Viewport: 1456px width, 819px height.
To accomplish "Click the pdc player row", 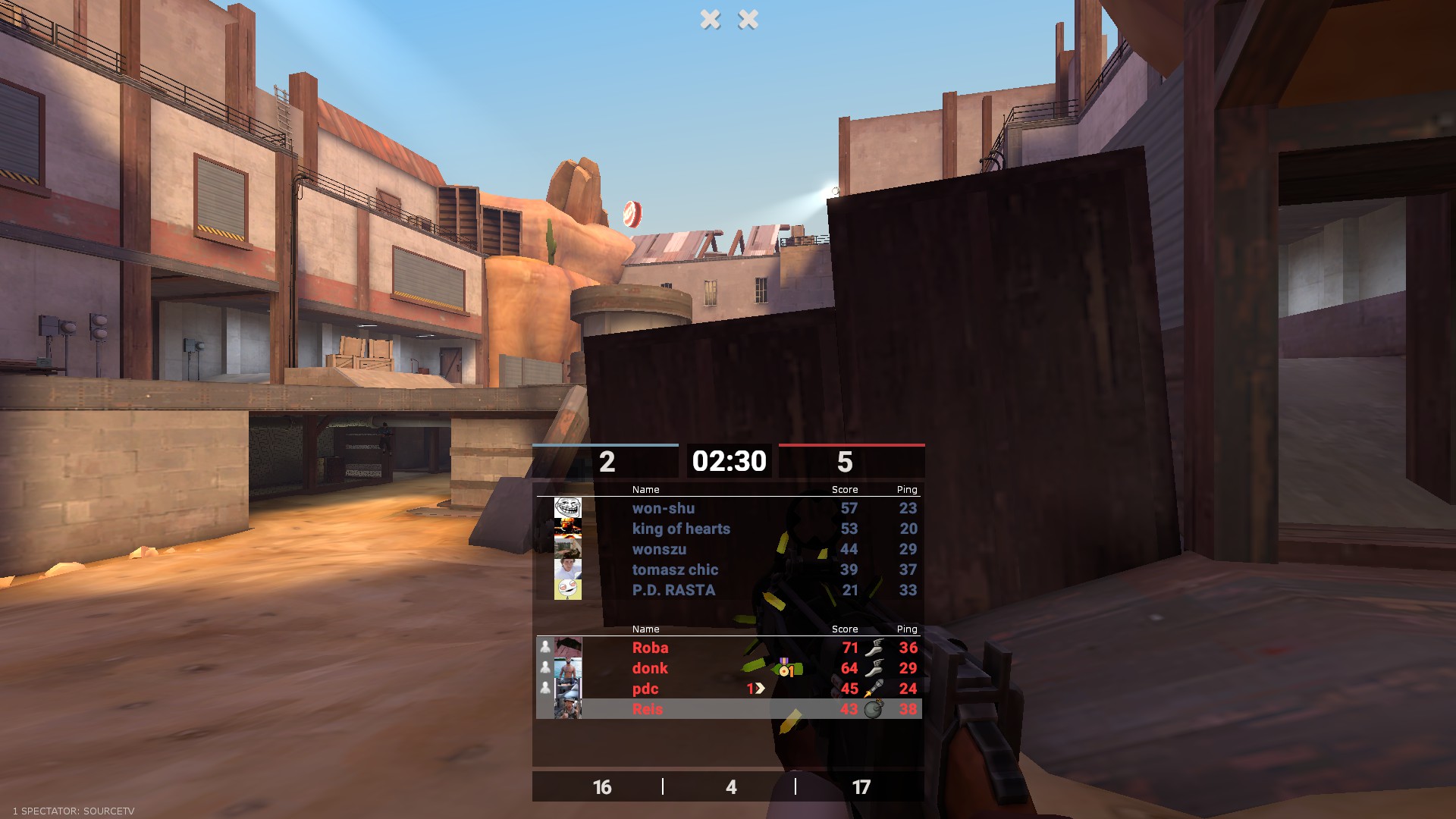I will 645,689.
